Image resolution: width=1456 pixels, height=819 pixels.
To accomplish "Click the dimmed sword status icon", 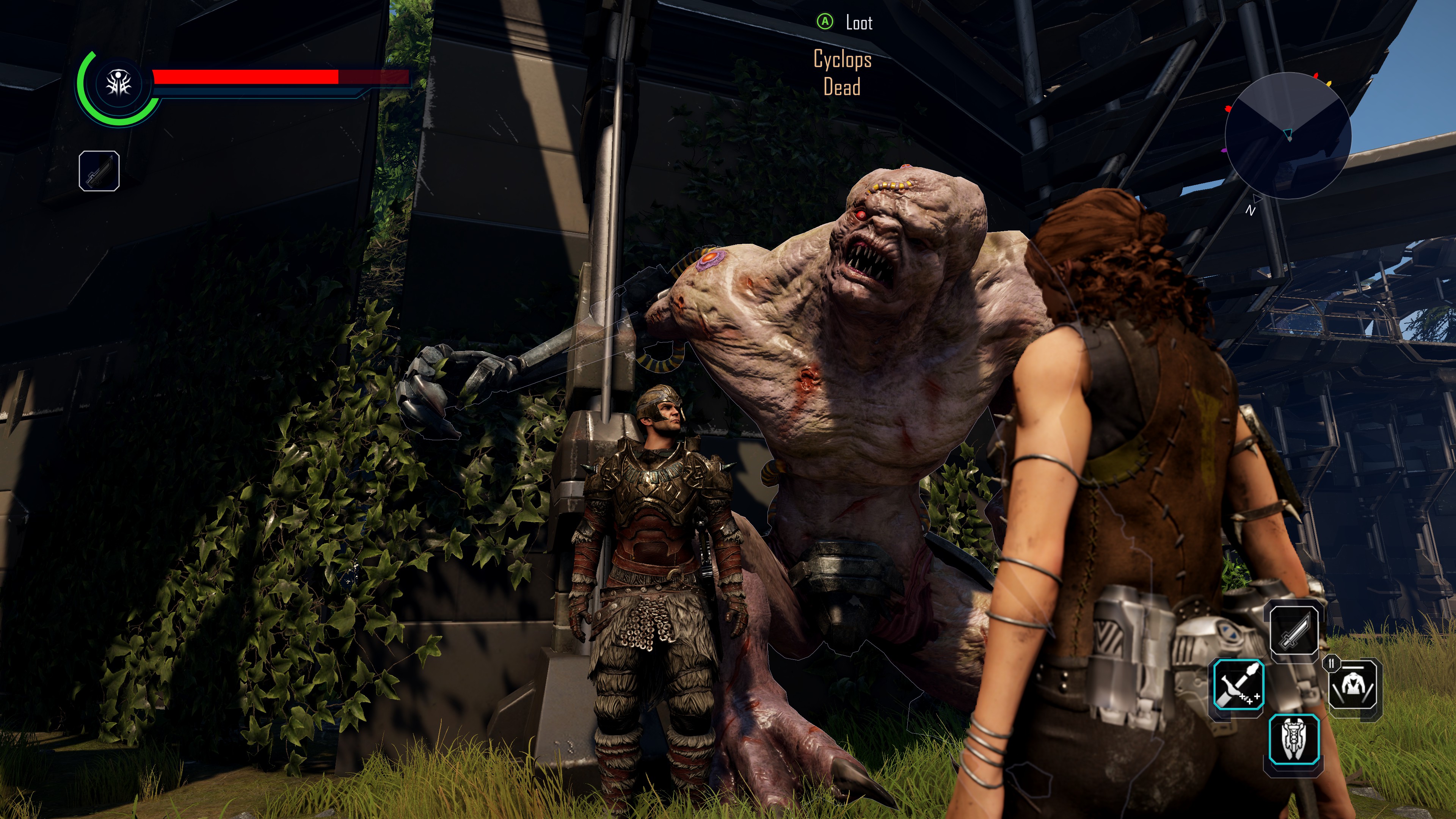I will (x=99, y=171).
